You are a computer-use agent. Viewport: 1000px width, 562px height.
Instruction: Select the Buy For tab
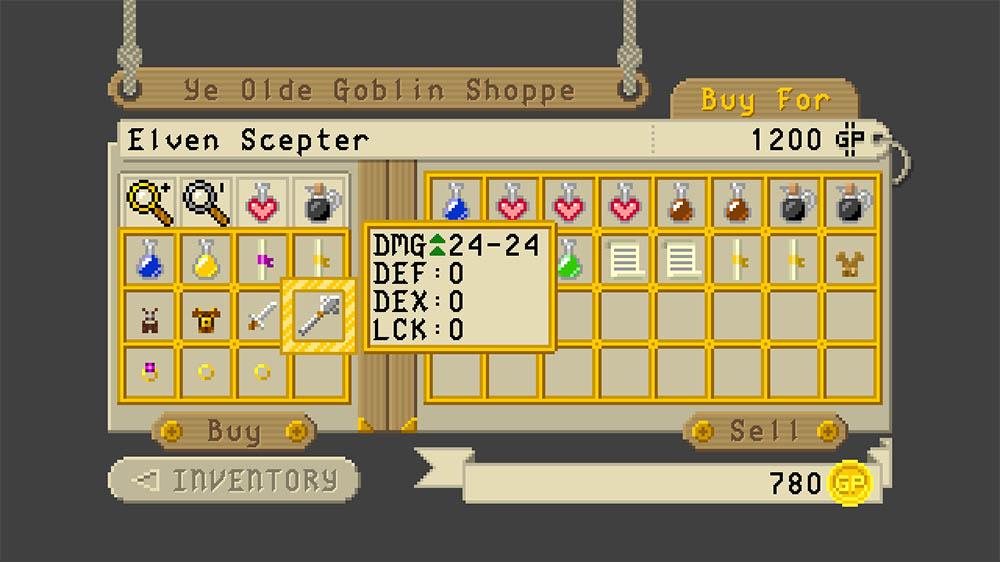(765, 100)
